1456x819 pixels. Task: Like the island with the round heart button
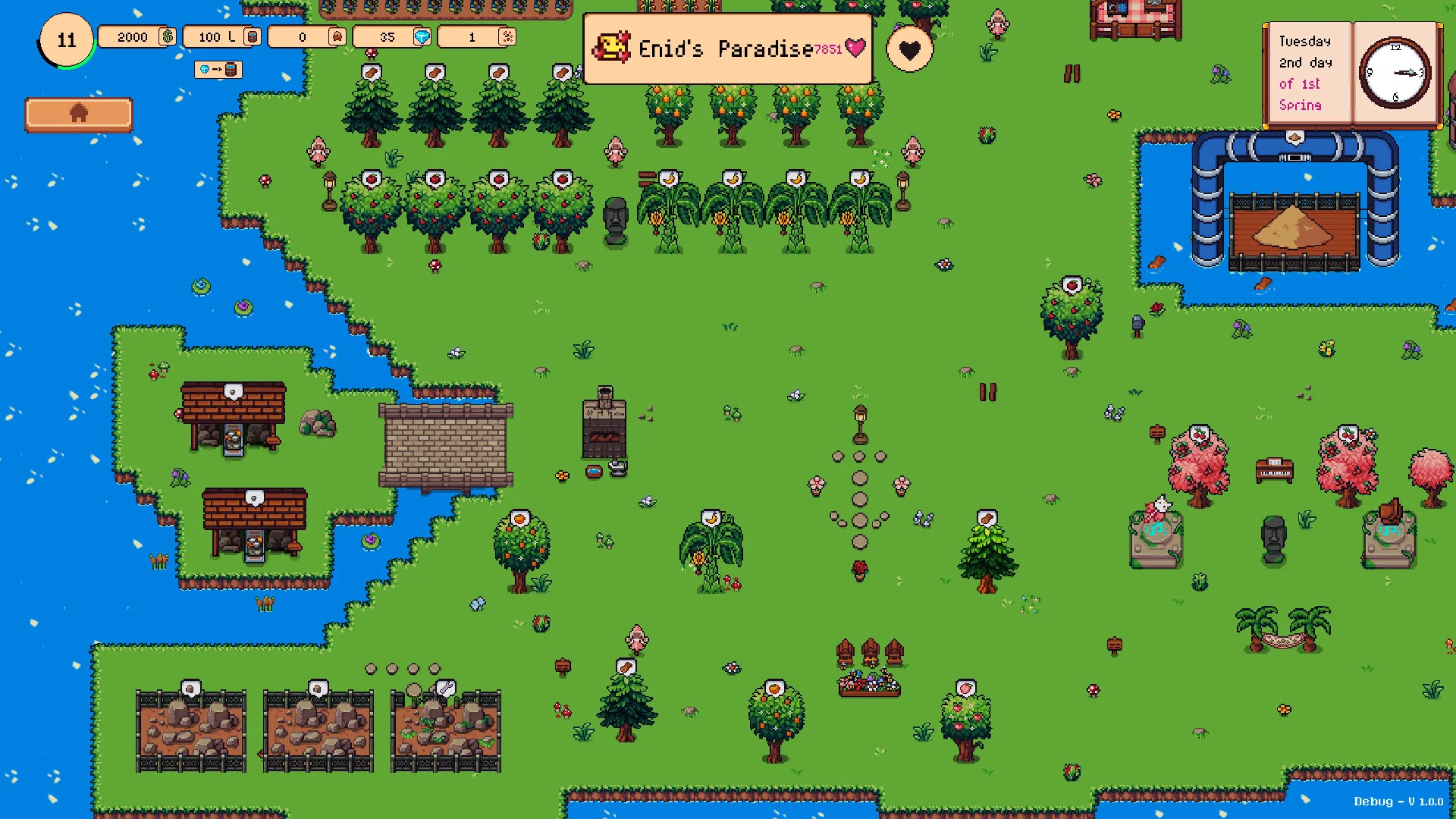(x=909, y=50)
